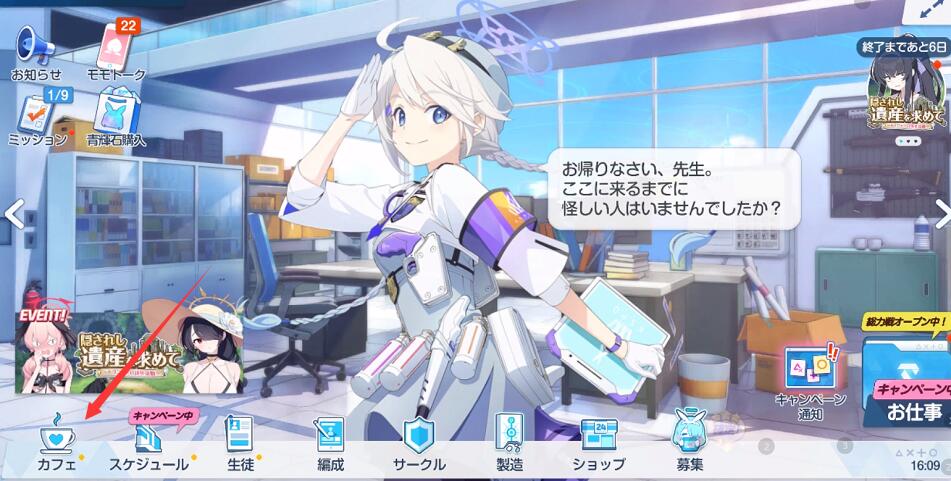The height and width of the screenshot is (481, 951).
Task: Open the お知らせ notices megaphone
Action: [x=36, y=48]
